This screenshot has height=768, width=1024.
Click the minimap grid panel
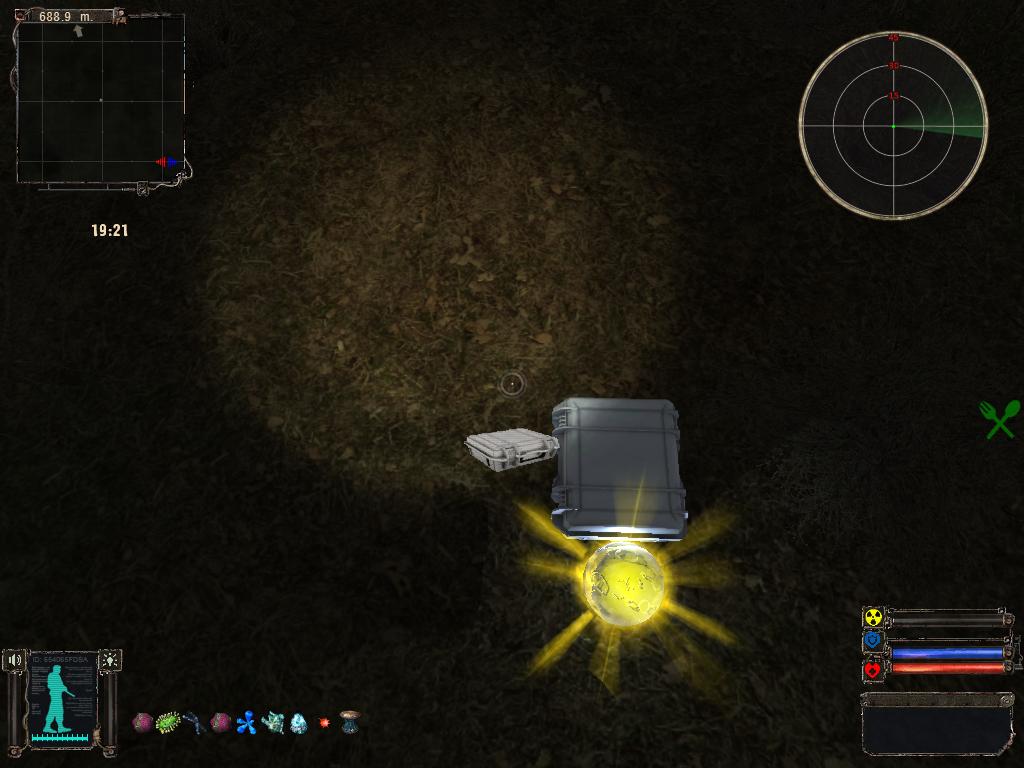100,100
